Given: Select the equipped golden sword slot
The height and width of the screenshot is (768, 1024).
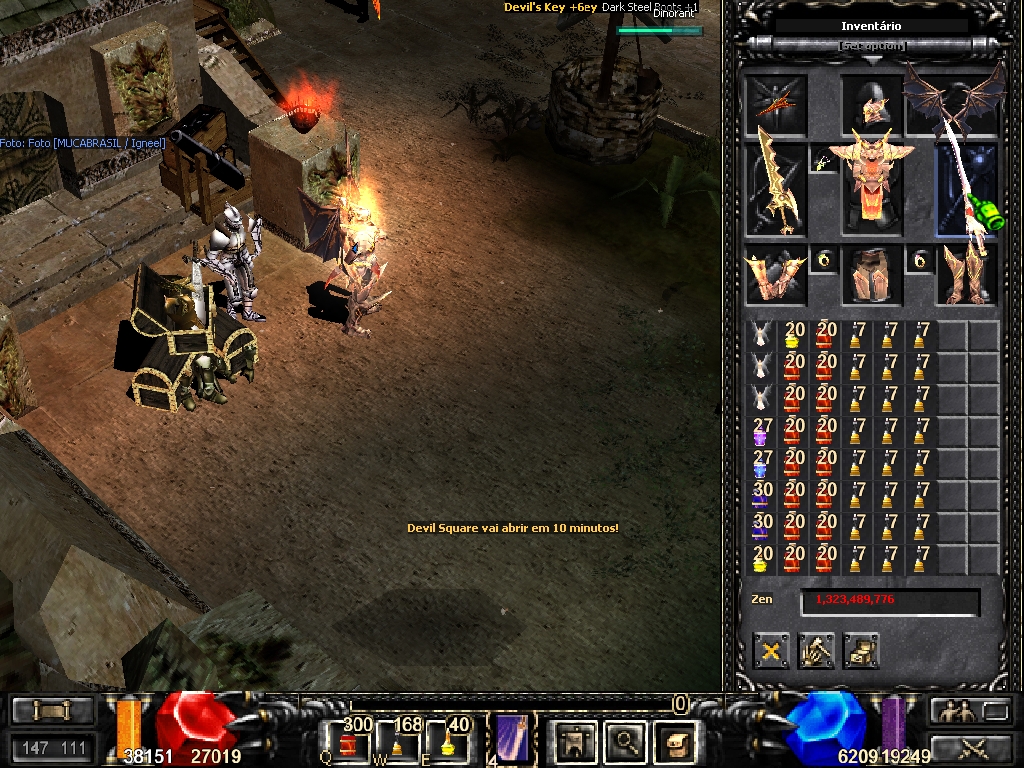Looking at the screenshot, I should 775,190.
